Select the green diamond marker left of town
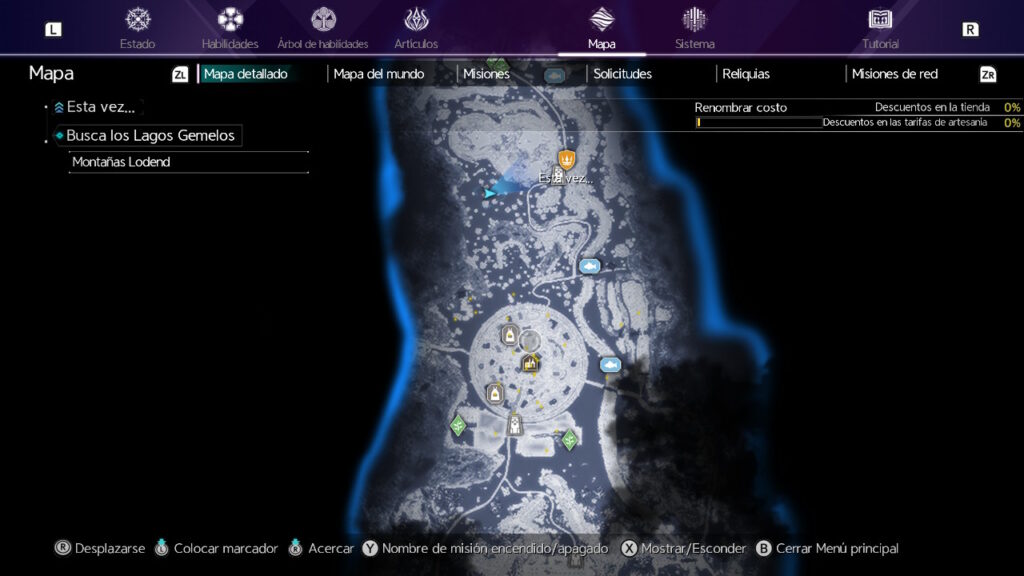Image resolution: width=1024 pixels, height=576 pixels. (459, 426)
